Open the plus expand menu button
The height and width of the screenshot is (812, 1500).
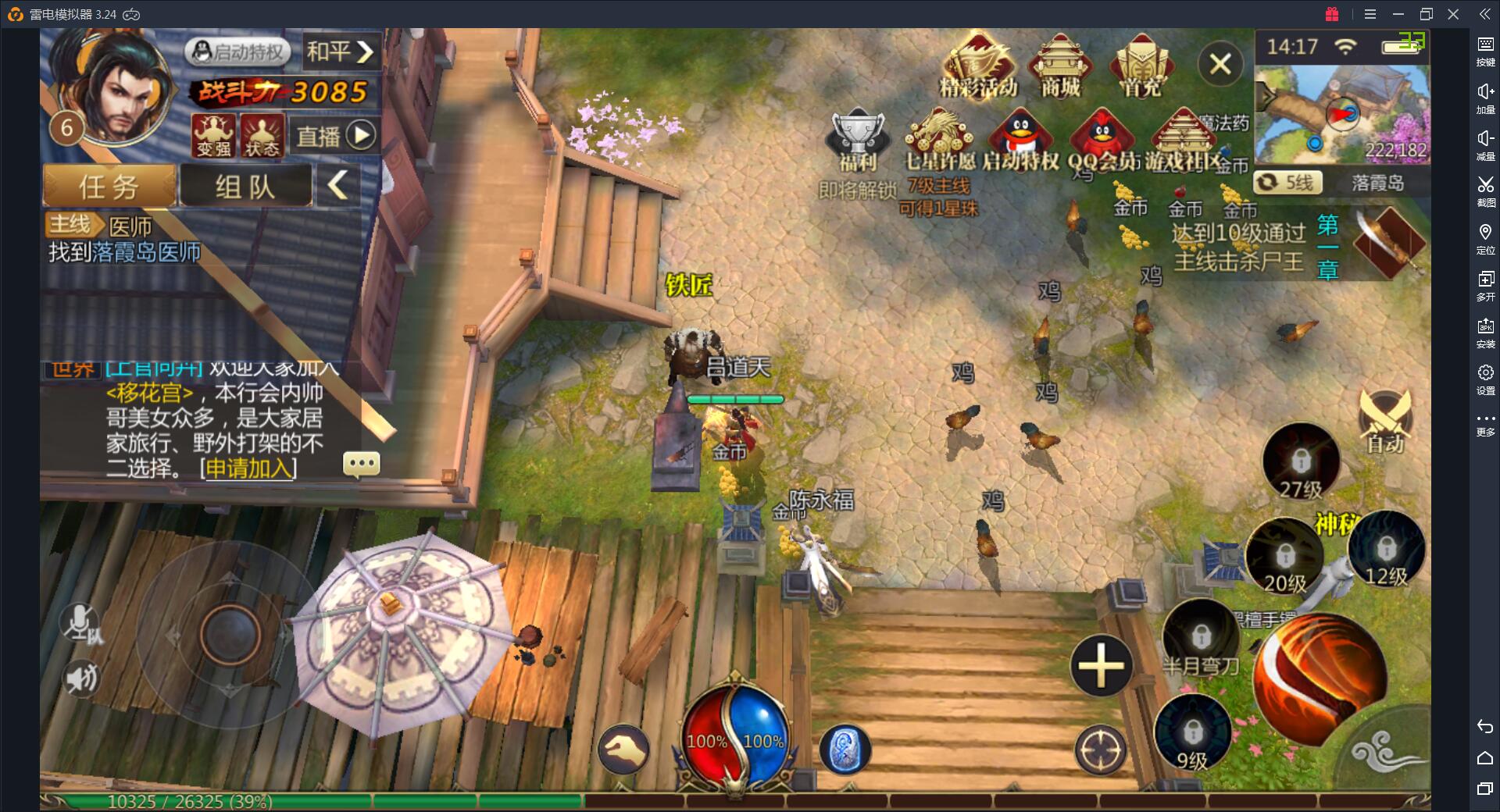[x=1101, y=666]
